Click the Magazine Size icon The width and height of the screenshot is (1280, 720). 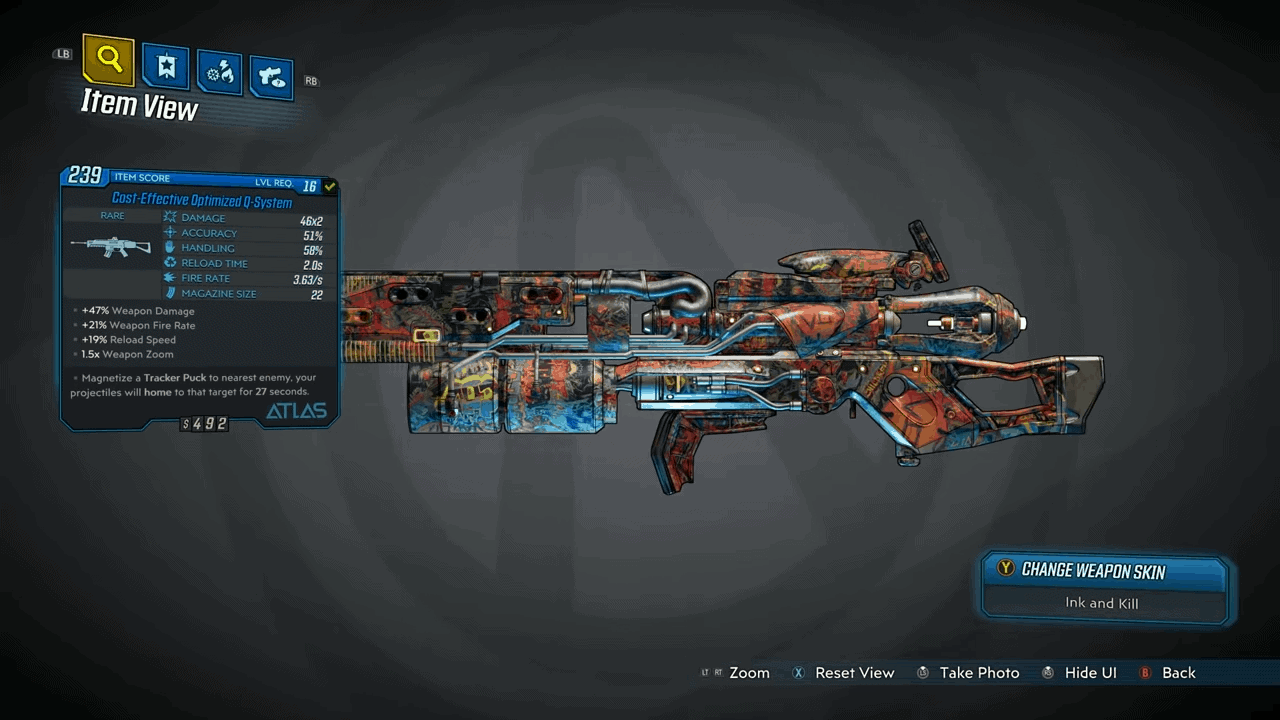170,293
